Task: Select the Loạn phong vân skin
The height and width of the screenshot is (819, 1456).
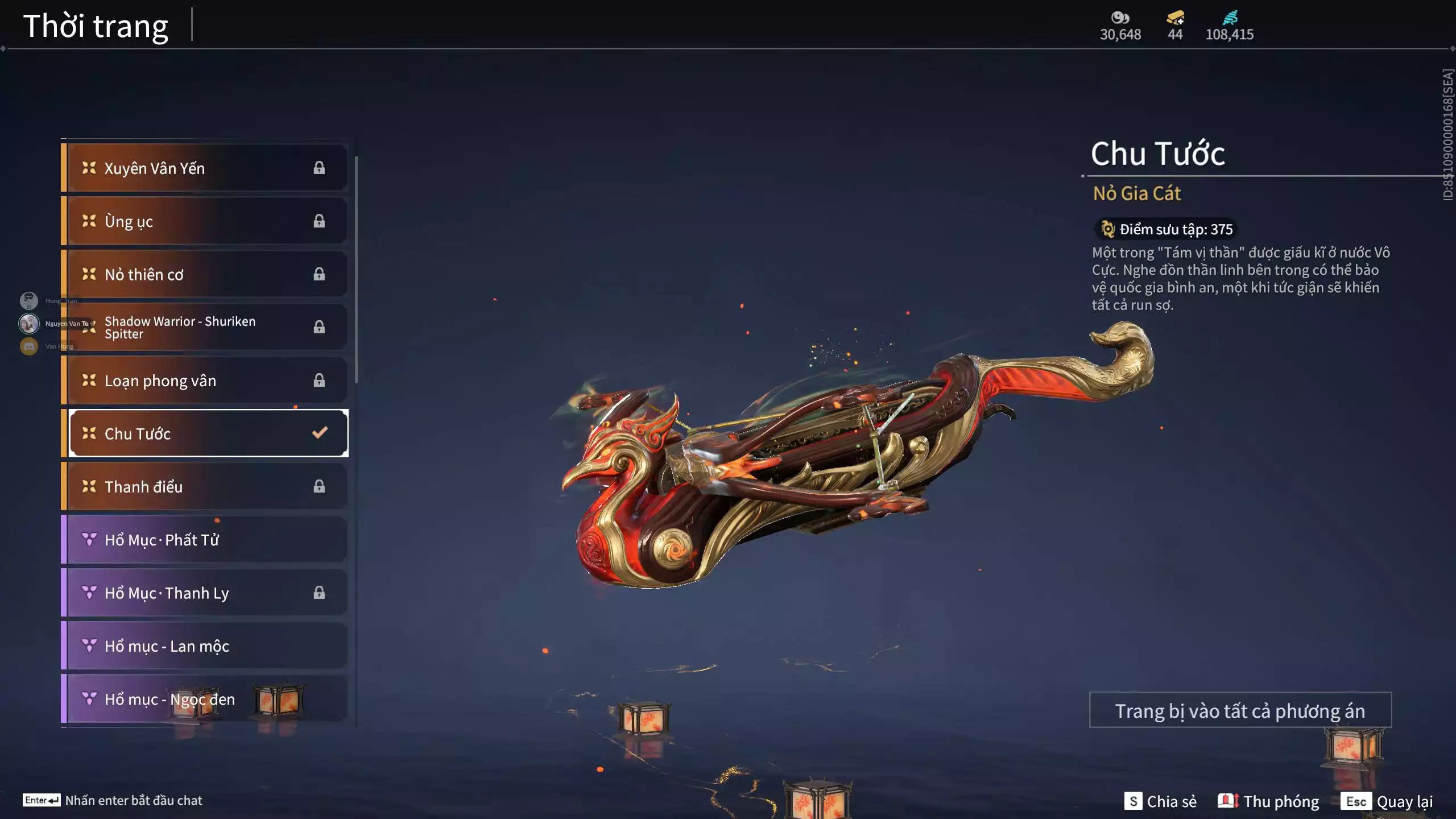Action: coord(205,380)
